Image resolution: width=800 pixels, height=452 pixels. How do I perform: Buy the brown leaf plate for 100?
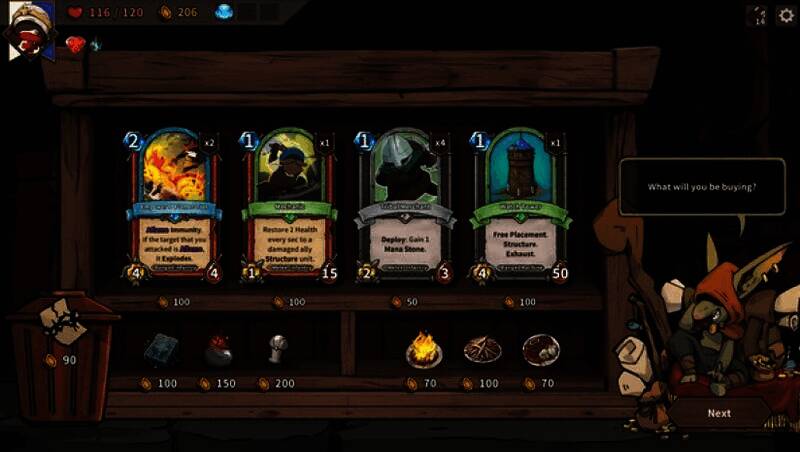point(482,349)
